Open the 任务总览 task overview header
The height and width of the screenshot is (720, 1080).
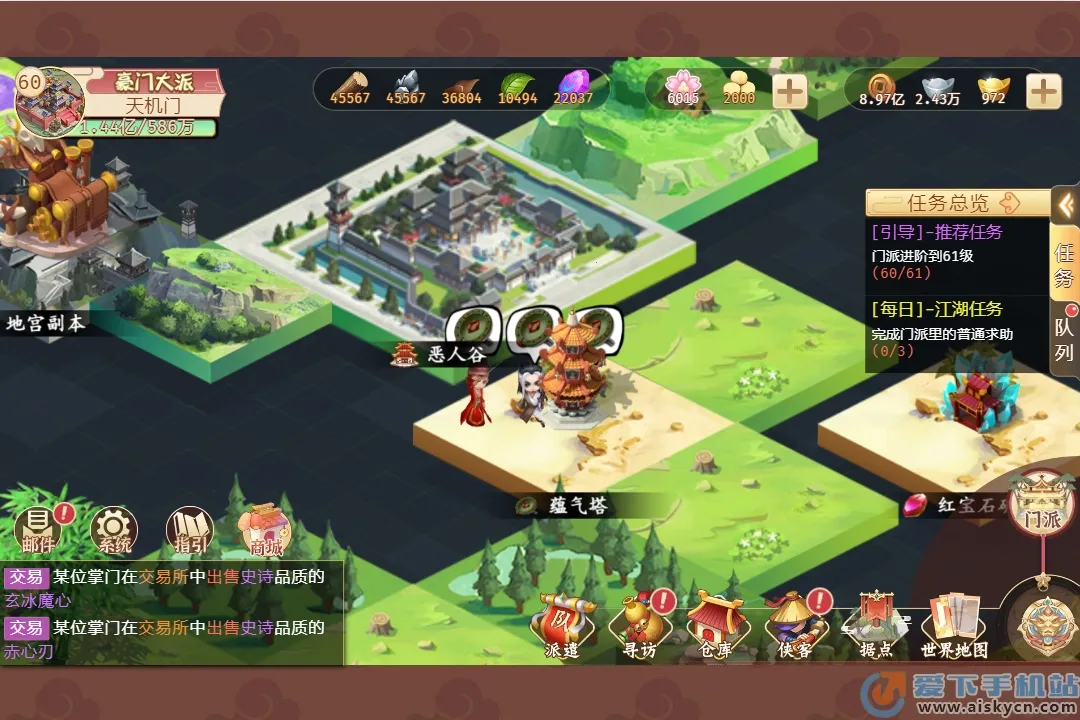click(x=946, y=203)
